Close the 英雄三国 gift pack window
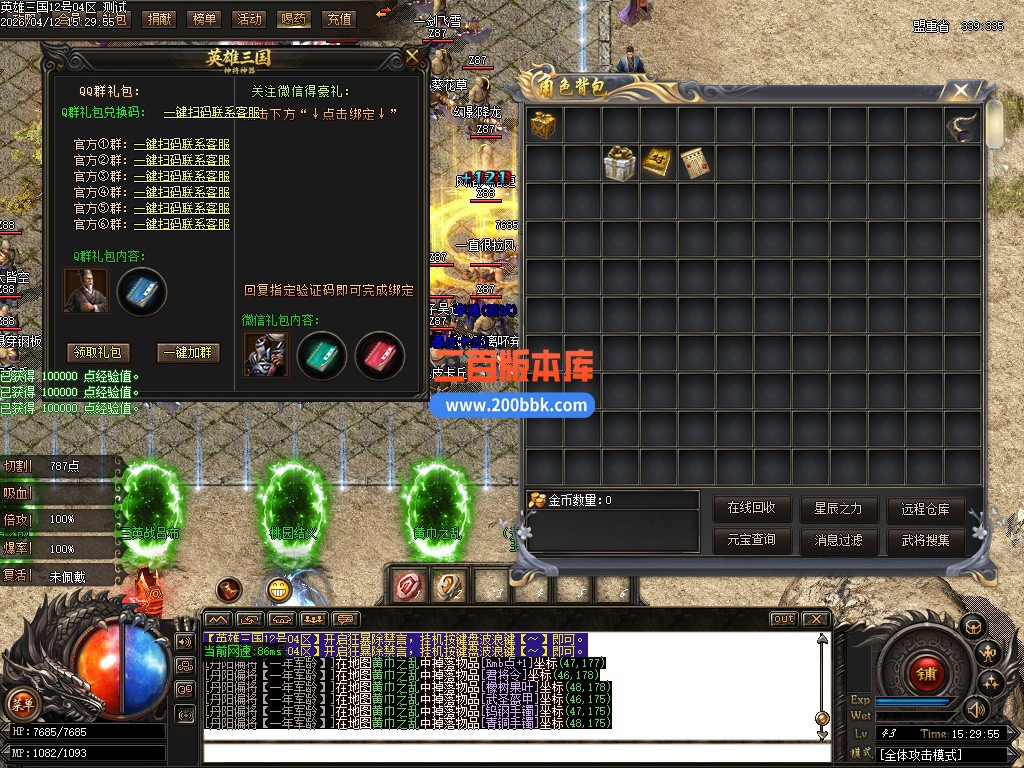Screen dimensions: 1024x768 click(x=412, y=57)
